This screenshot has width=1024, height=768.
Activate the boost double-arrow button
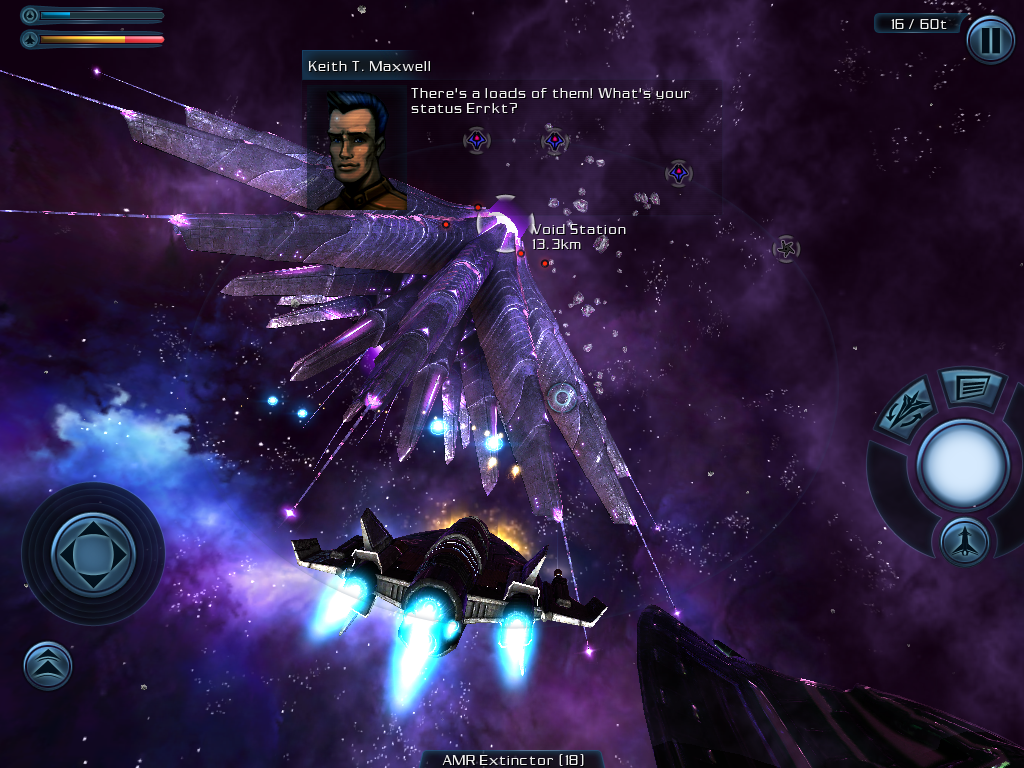pyautogui.click(x=48, y=665)
